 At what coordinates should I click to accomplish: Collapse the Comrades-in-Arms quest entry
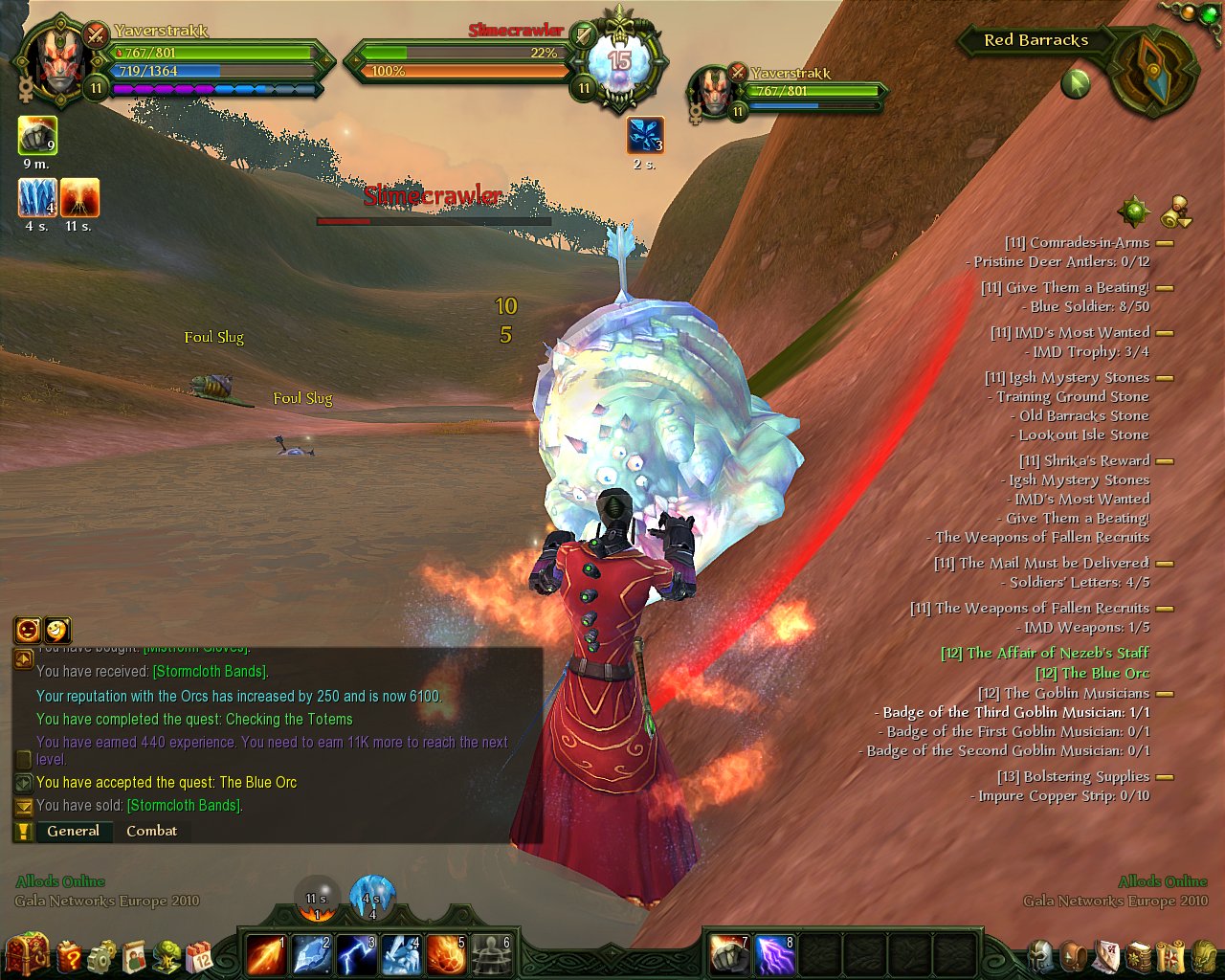click(x=1165, y=243)
